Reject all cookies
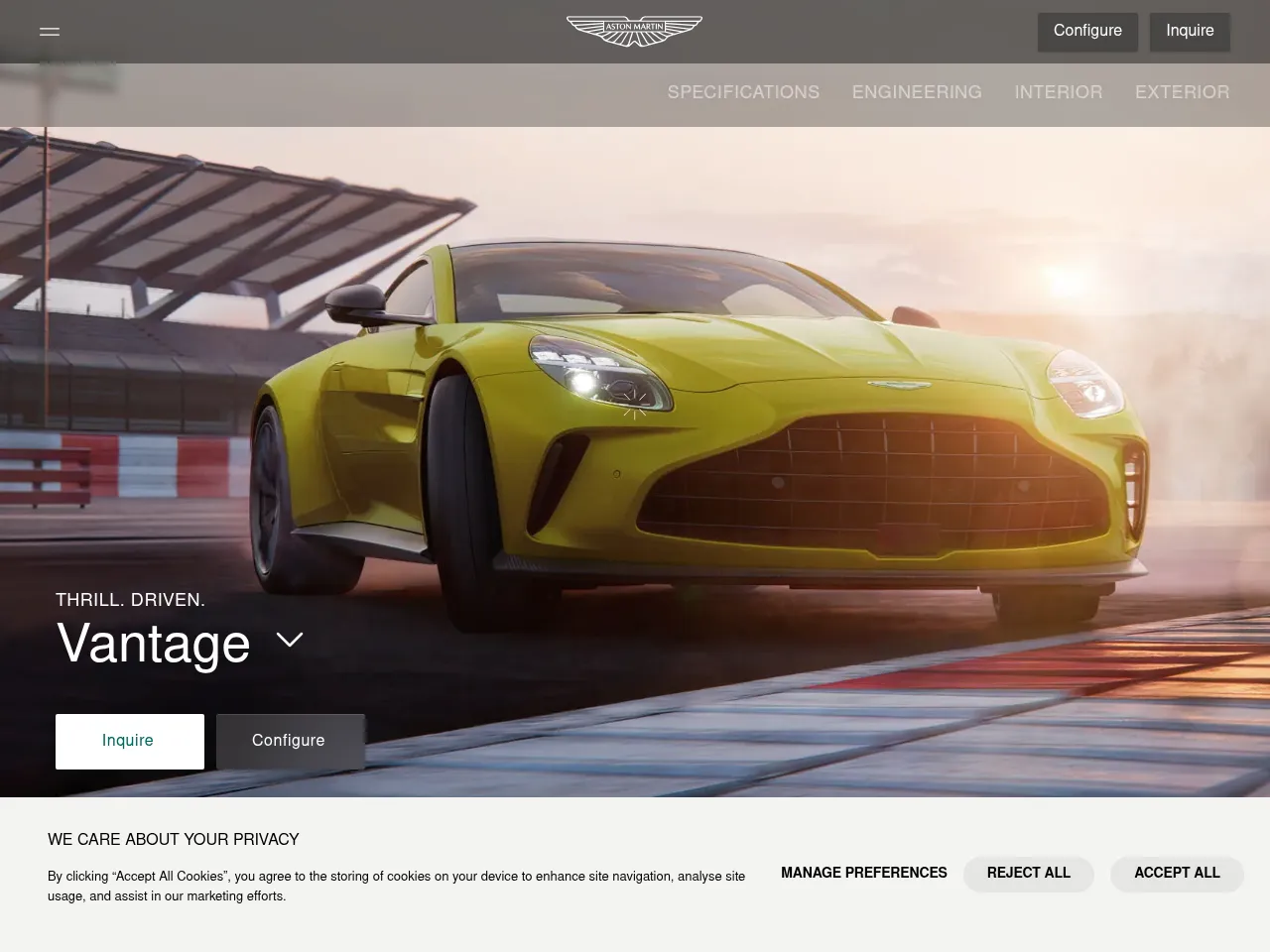This screenshot has height=952, width=1270. click(x=1028, y=874)
